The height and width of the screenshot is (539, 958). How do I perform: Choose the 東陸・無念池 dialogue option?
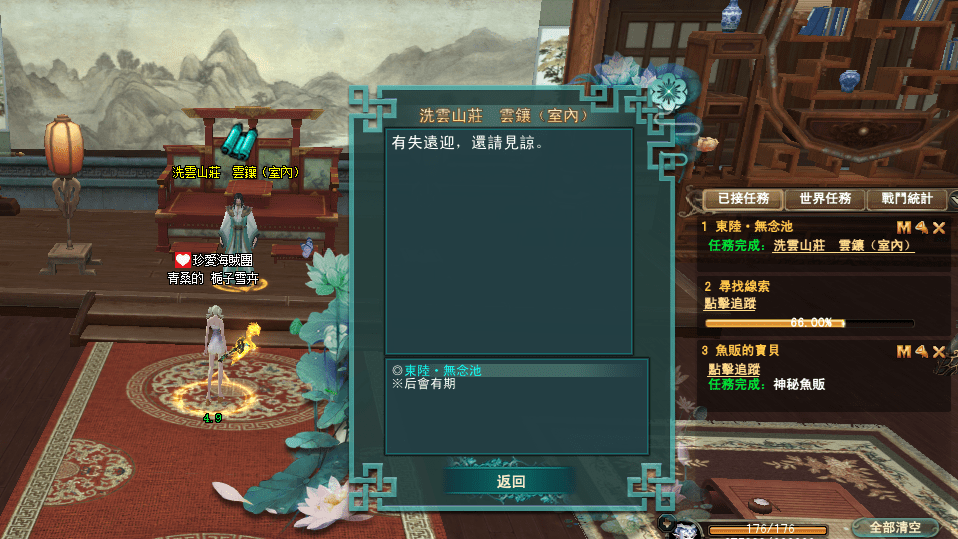point(443,370)
